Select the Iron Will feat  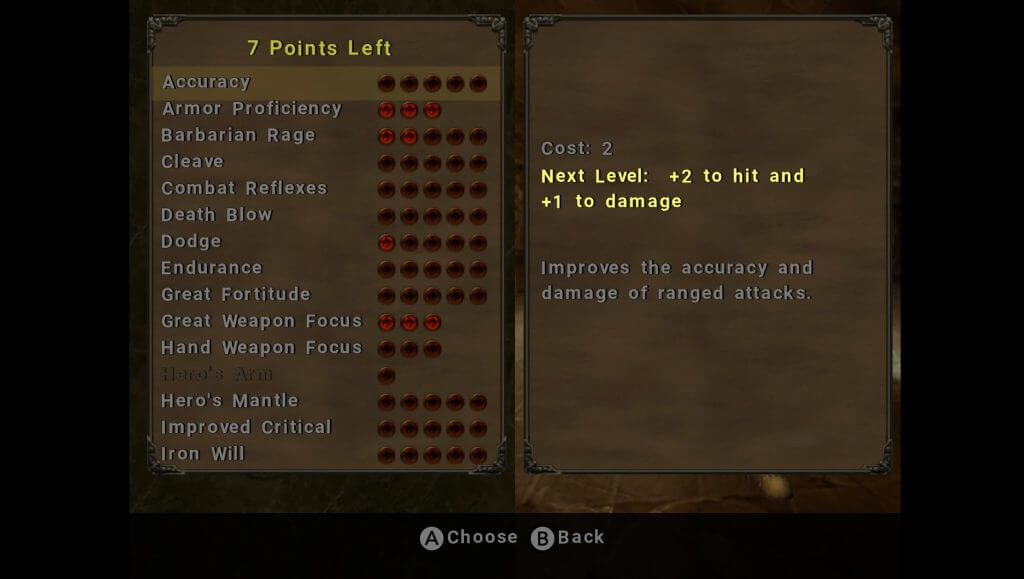click(203, 454)
